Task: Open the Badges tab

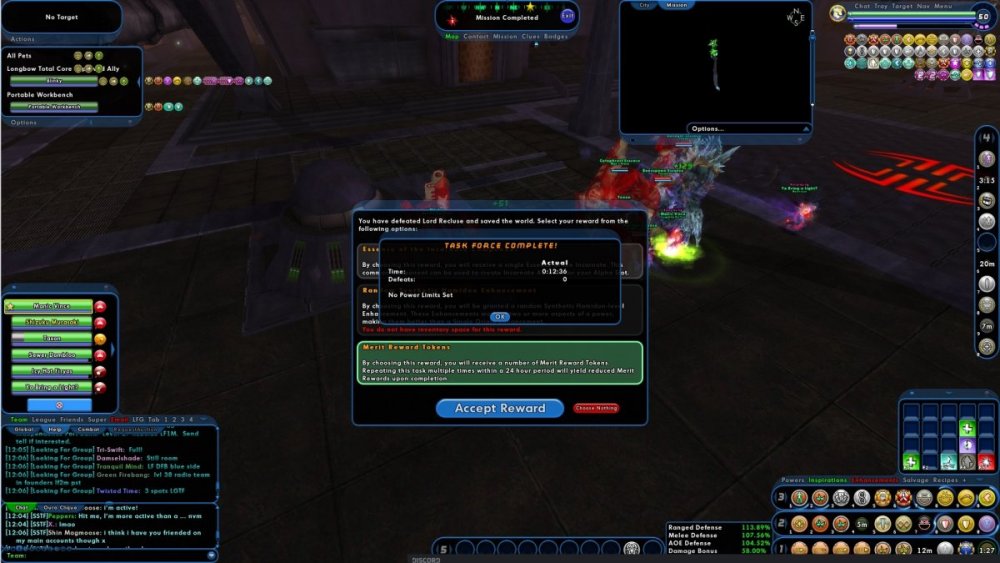Action: (556, 36)
